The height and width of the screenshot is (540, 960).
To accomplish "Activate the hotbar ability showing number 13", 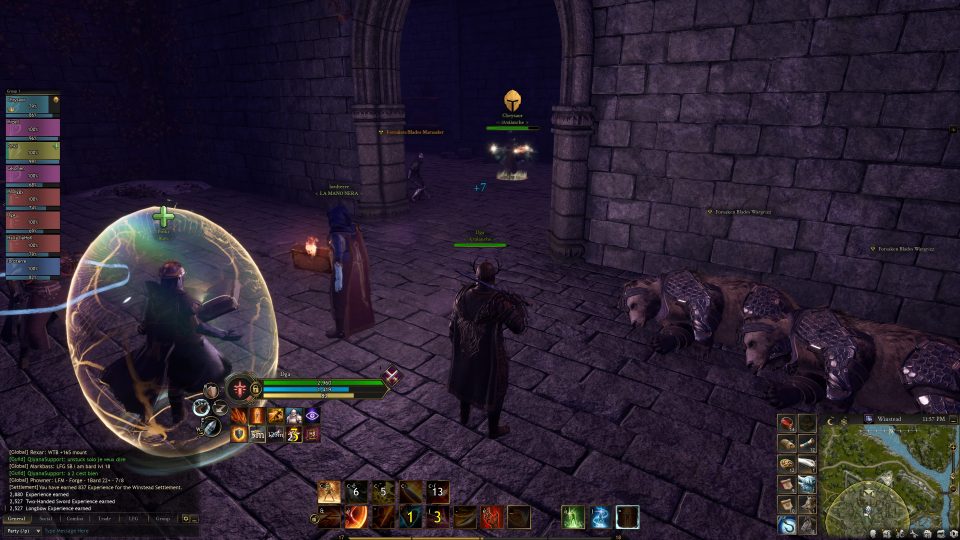I will point(438,492).
